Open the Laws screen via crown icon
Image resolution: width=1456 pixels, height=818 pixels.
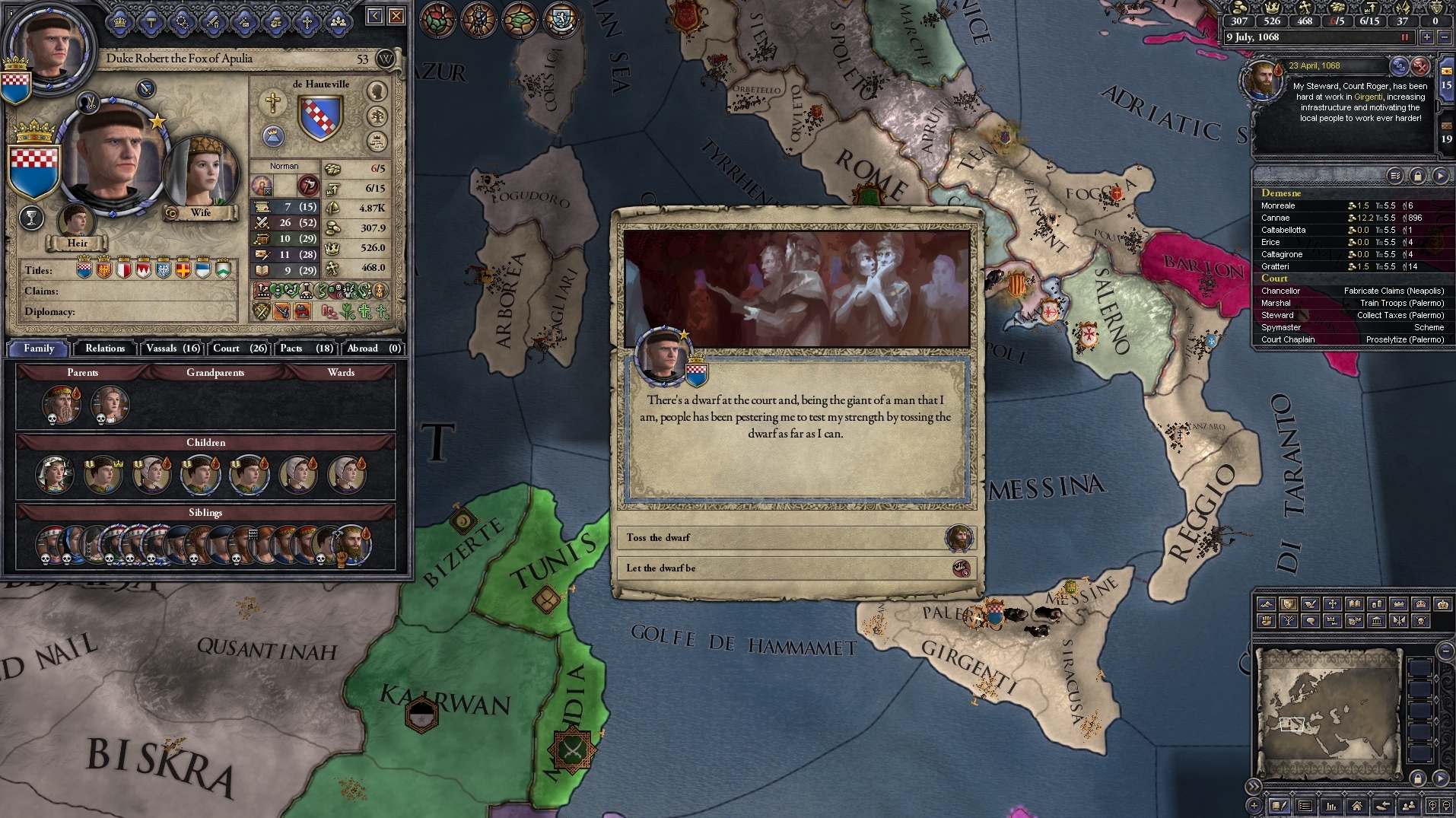pyautogui.click(x=120, y=21)
